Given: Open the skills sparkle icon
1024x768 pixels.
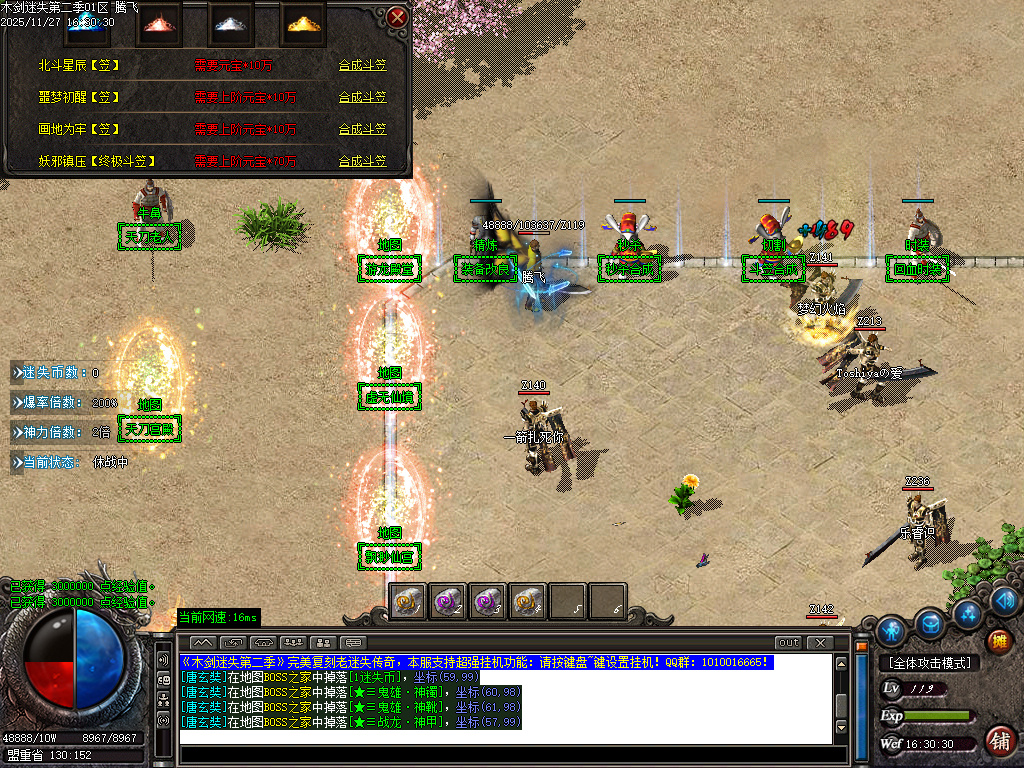Looking at the screenshot, I should (x=967, y=613).
